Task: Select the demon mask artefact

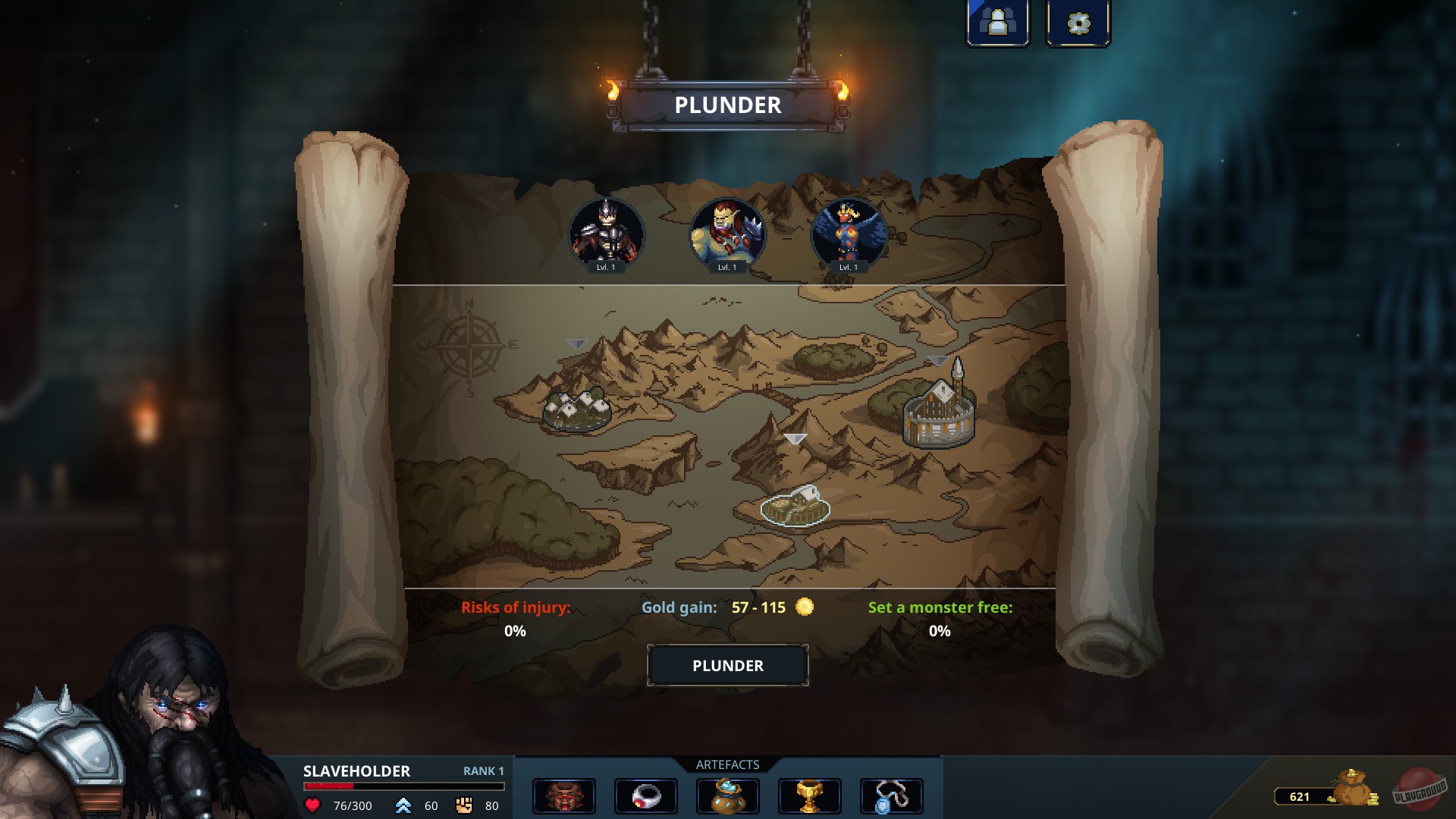Action: (565, 795)
